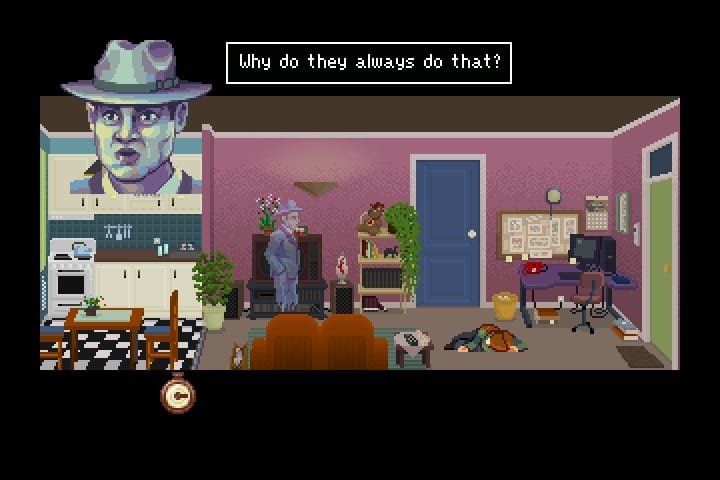720x480 pixels.
Task: Select the pocket watch inventory item
Action: pyautogui.click(x=178, y=397)
